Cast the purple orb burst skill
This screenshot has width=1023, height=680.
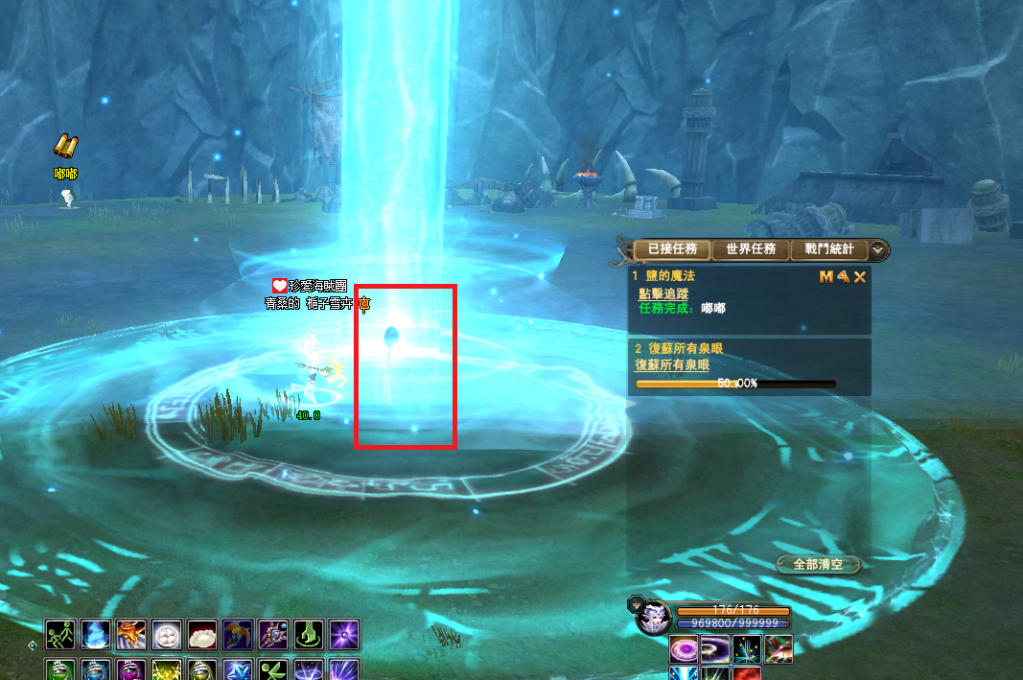coord(344,635)
